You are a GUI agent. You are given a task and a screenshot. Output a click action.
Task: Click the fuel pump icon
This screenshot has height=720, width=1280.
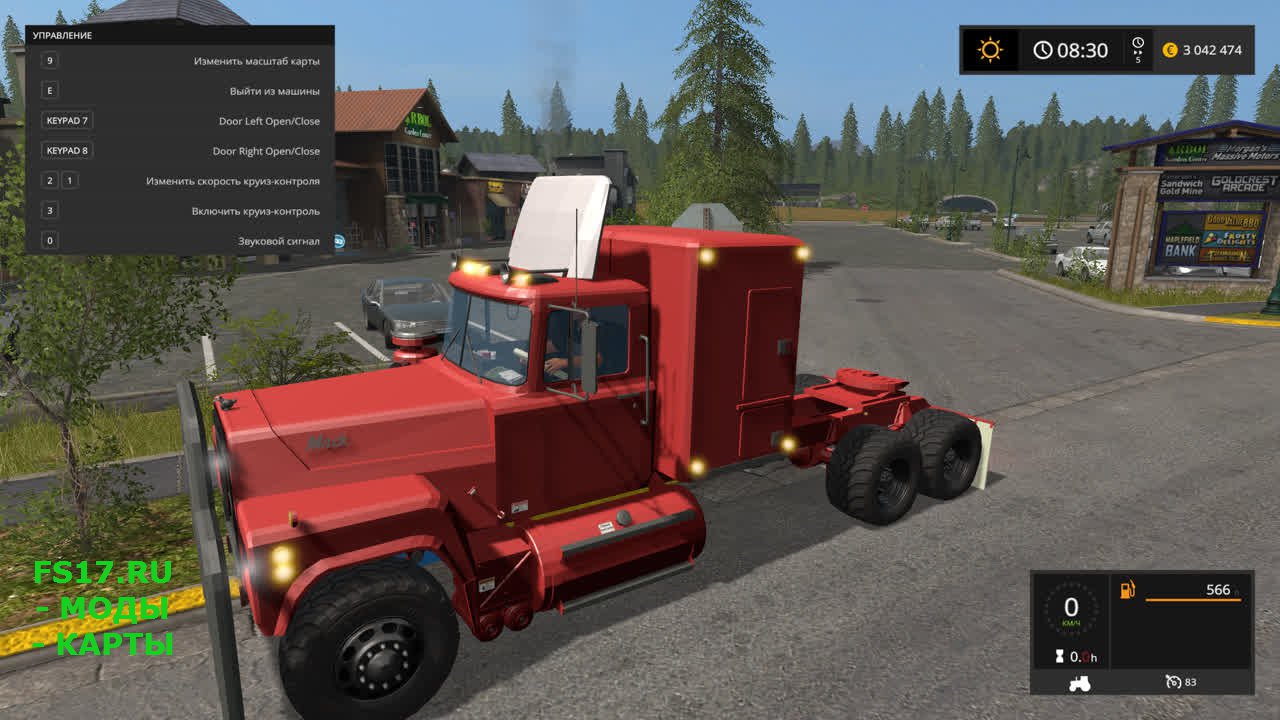click(1128, 590)
